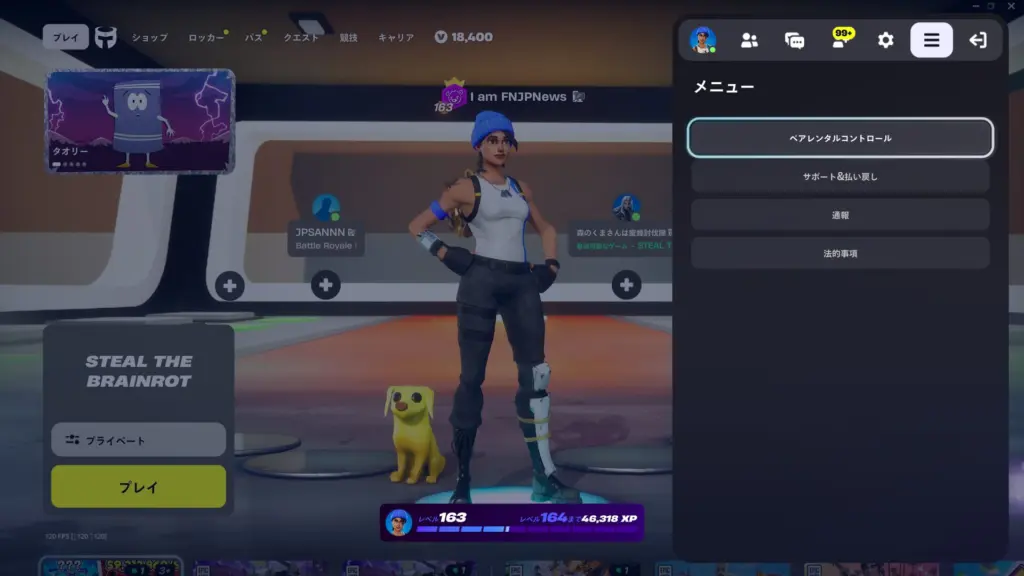Image resolution: width=1024 pixels, height=576 pixels.
Task: Go to the キャリア (Career) tab
Action: click(x=396, y=38)
